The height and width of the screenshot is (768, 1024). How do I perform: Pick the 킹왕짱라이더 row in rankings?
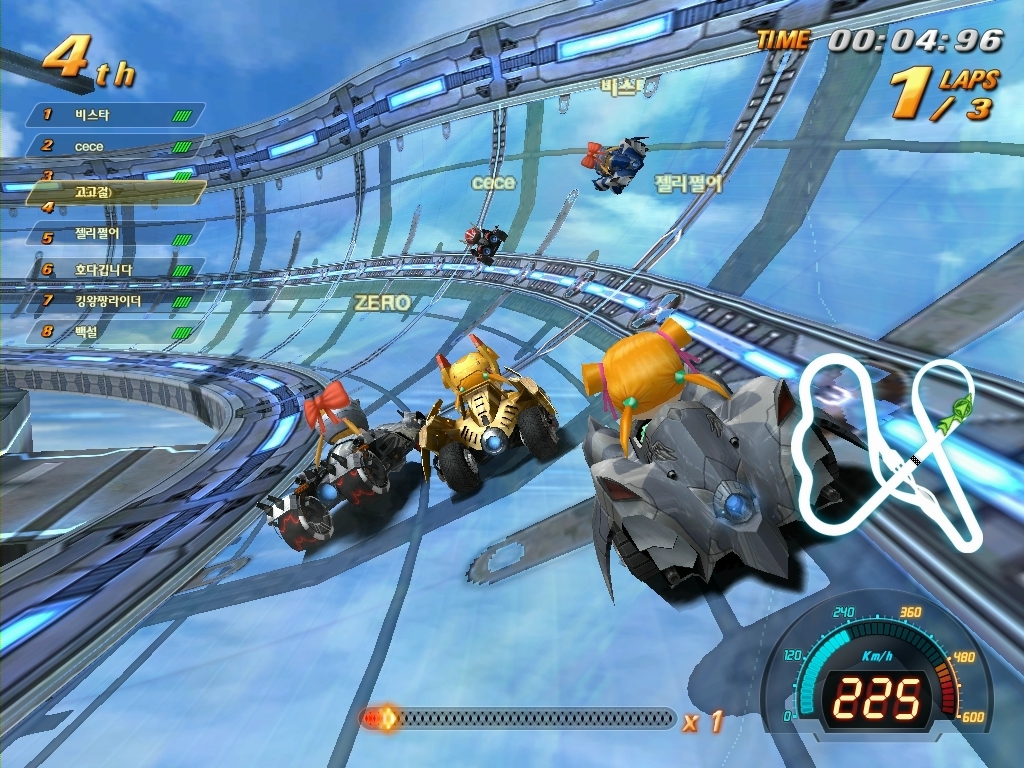115,300
